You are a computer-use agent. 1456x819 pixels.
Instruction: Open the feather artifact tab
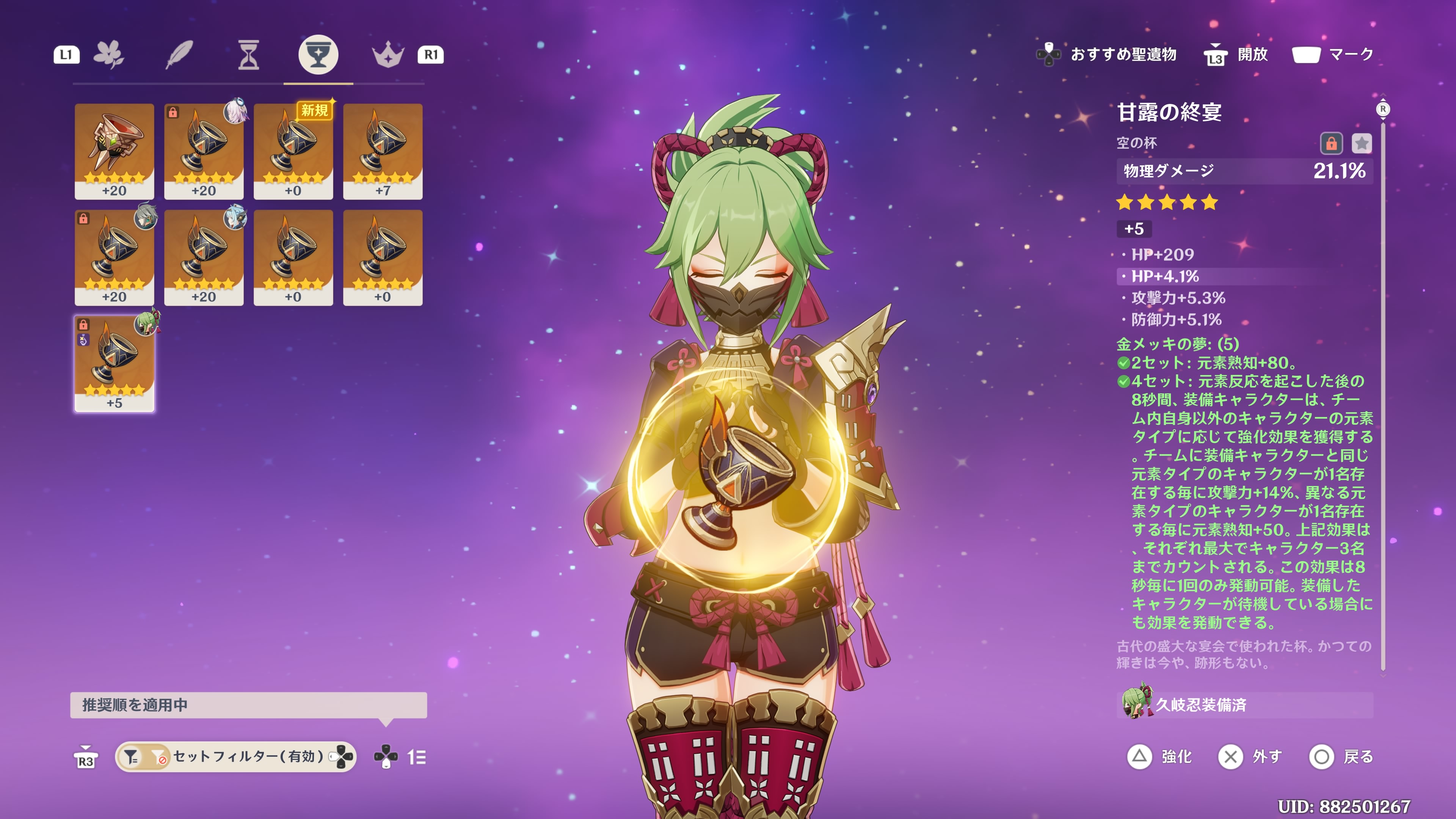click(179, 55)
